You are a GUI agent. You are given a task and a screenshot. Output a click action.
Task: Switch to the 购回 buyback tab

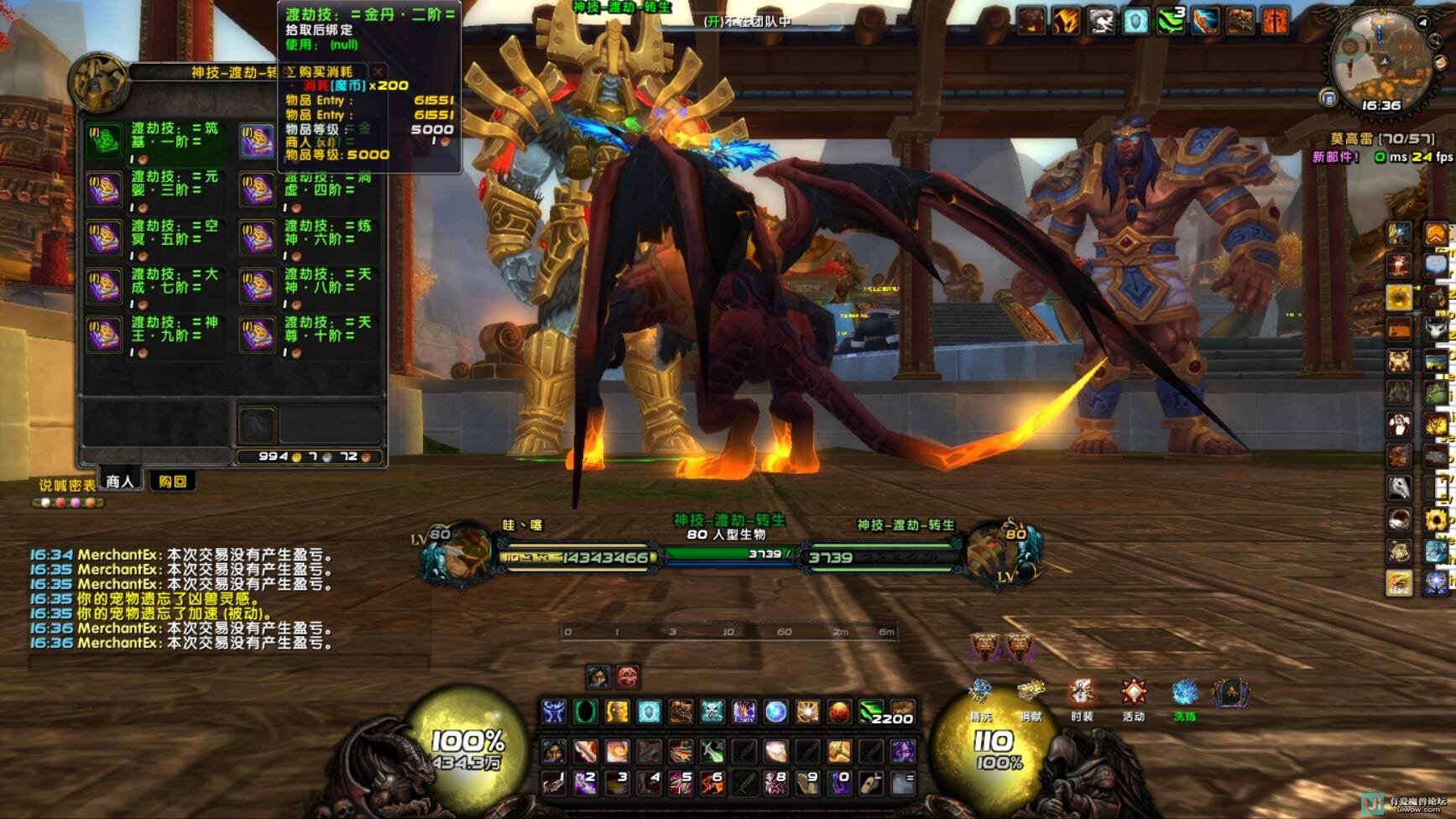point(171,481)
